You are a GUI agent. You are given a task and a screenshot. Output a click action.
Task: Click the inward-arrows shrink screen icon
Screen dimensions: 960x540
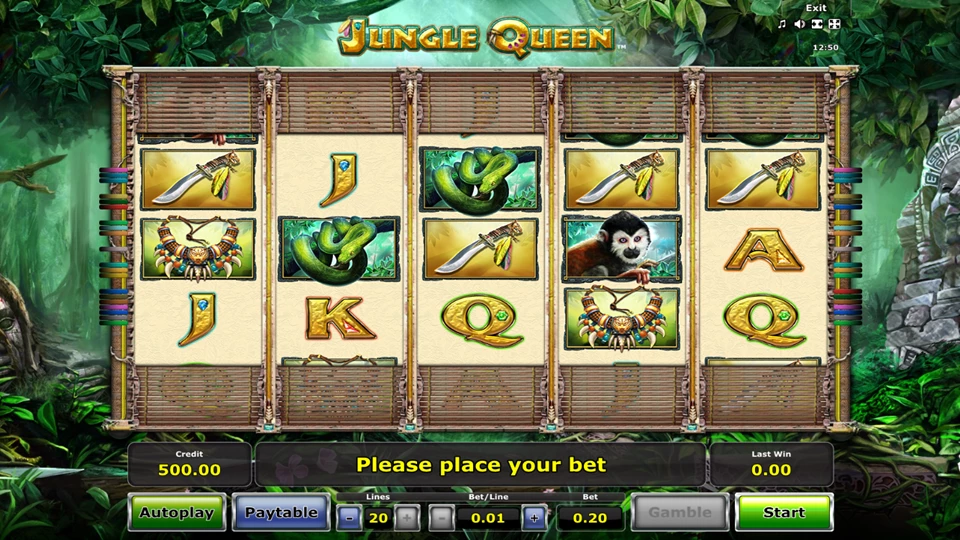[817, 24]
